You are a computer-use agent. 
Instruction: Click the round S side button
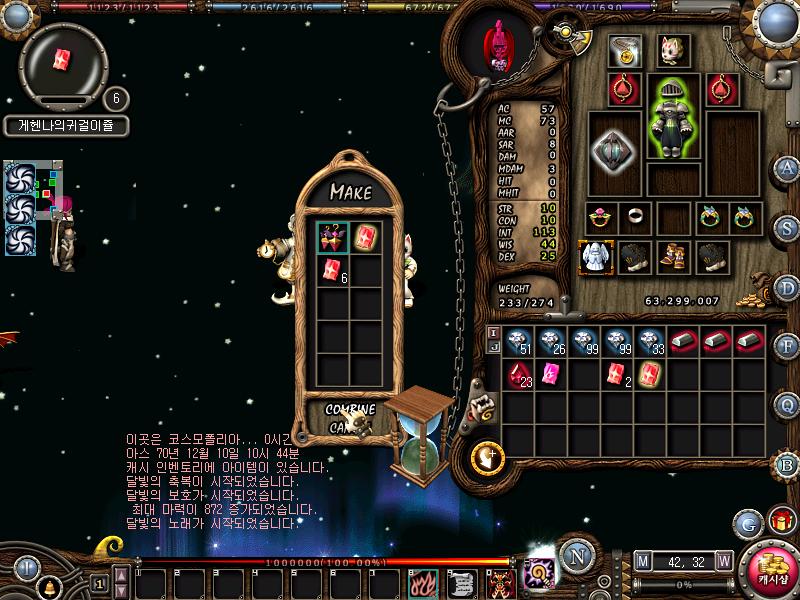[x=788, y=226]
